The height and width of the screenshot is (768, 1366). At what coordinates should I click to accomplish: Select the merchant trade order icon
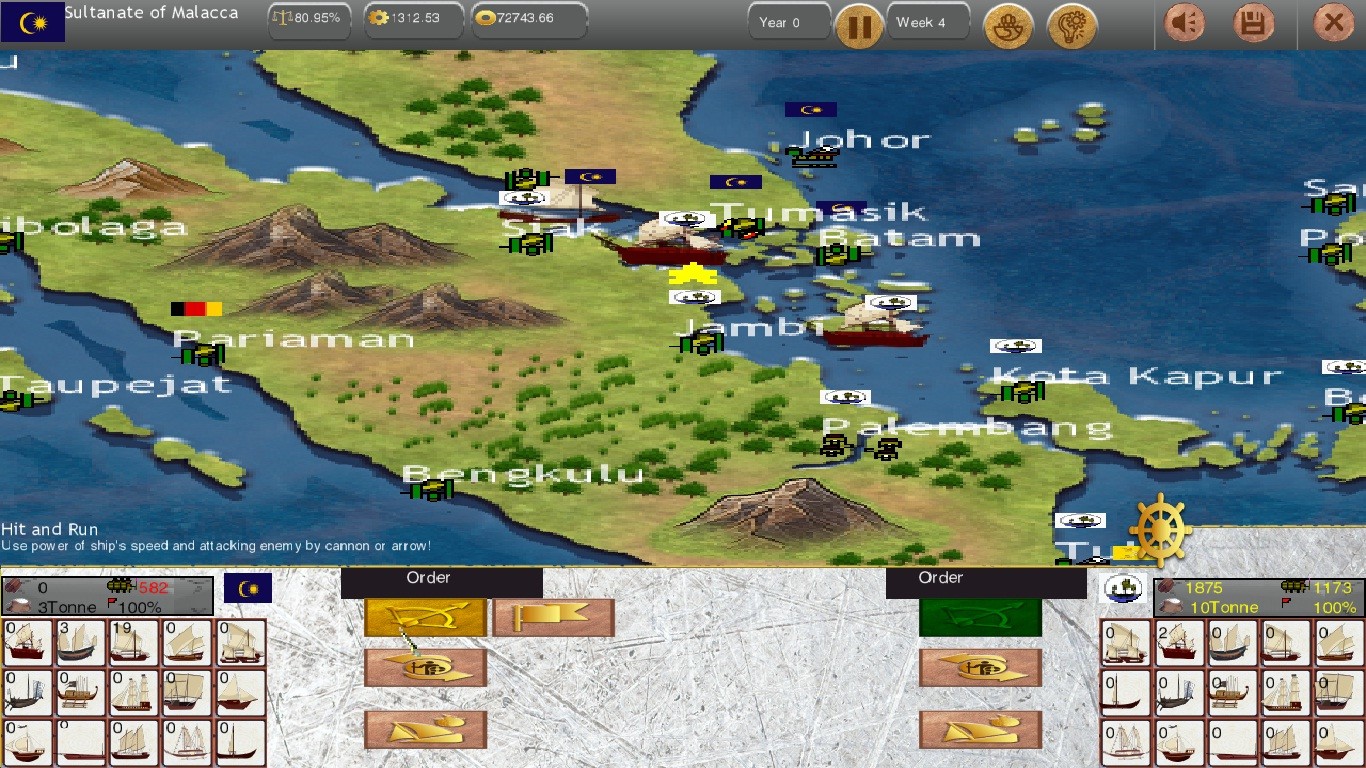pos(424,668)
